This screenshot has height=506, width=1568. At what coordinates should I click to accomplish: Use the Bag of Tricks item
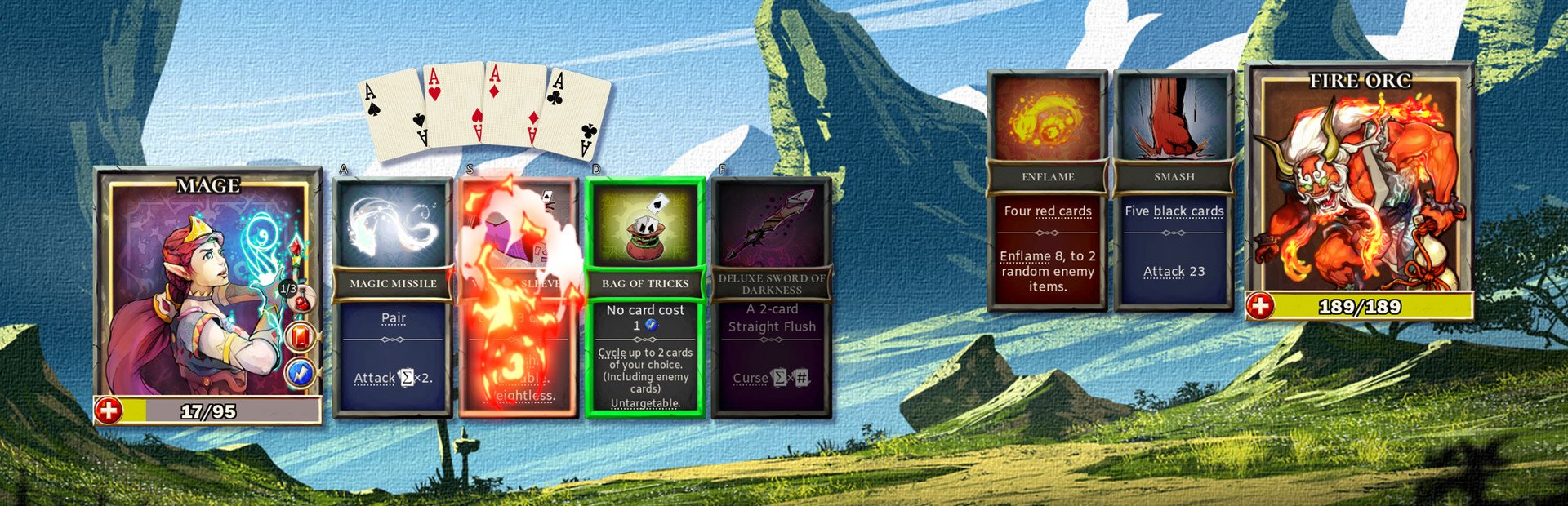[645, 298]
